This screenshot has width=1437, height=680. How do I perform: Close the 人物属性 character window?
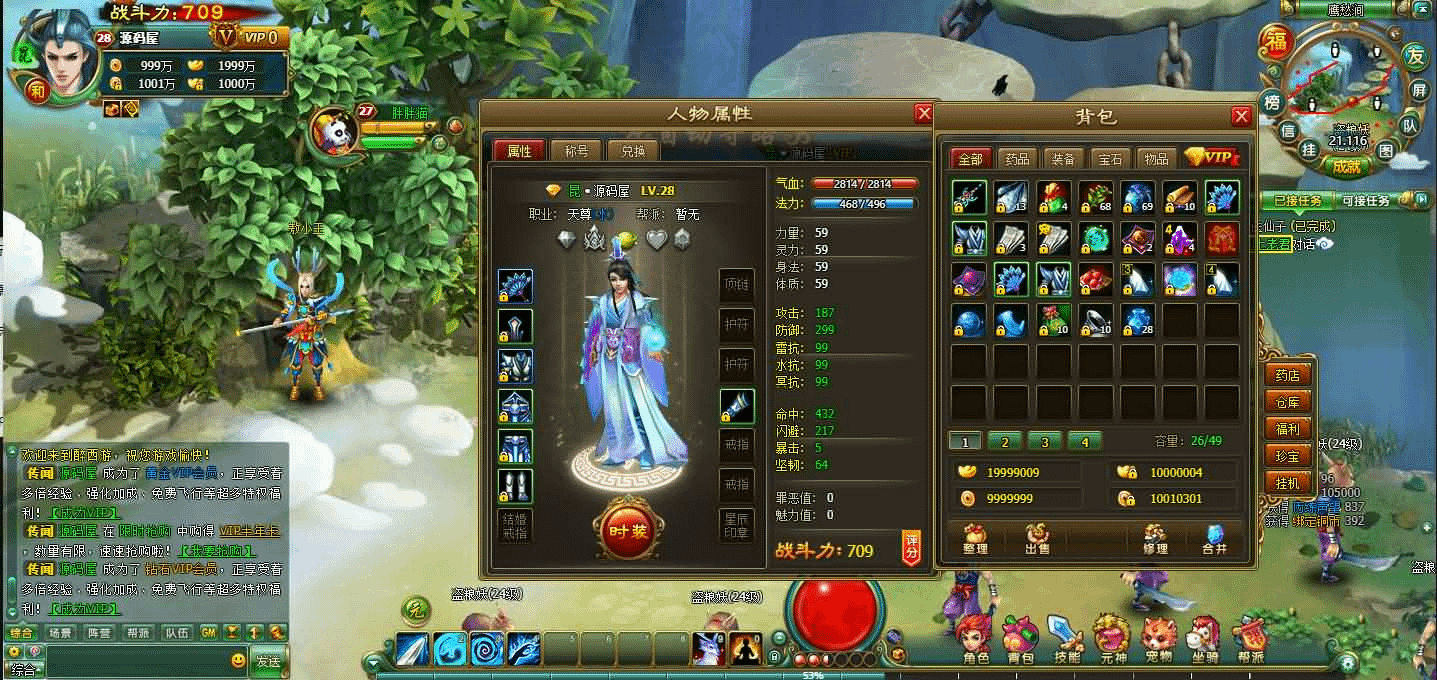coord(924,114)
